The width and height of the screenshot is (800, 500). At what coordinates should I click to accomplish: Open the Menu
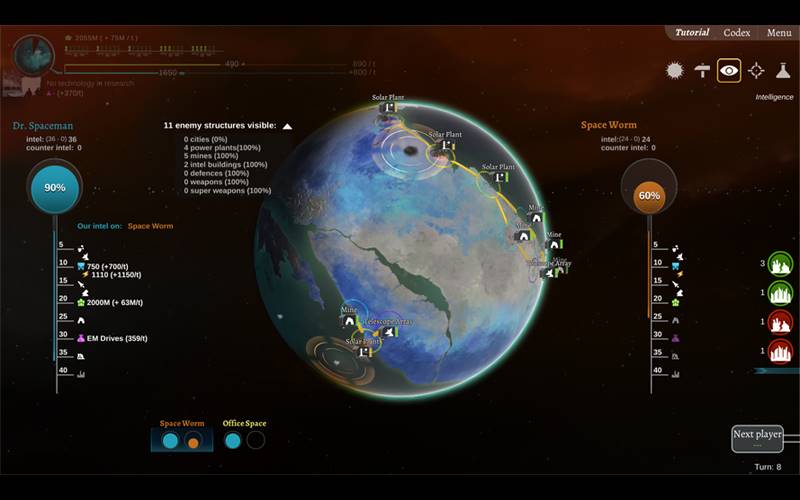(779, 33)
